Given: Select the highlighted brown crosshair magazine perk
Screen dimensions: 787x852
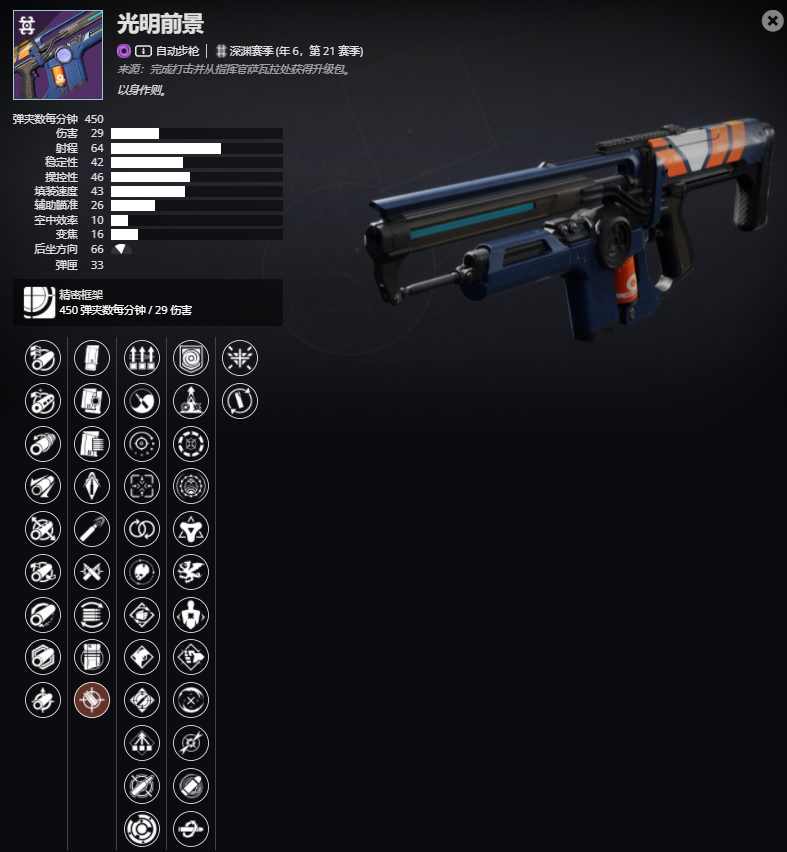Looking at the screenshot, I should point(92,700).
